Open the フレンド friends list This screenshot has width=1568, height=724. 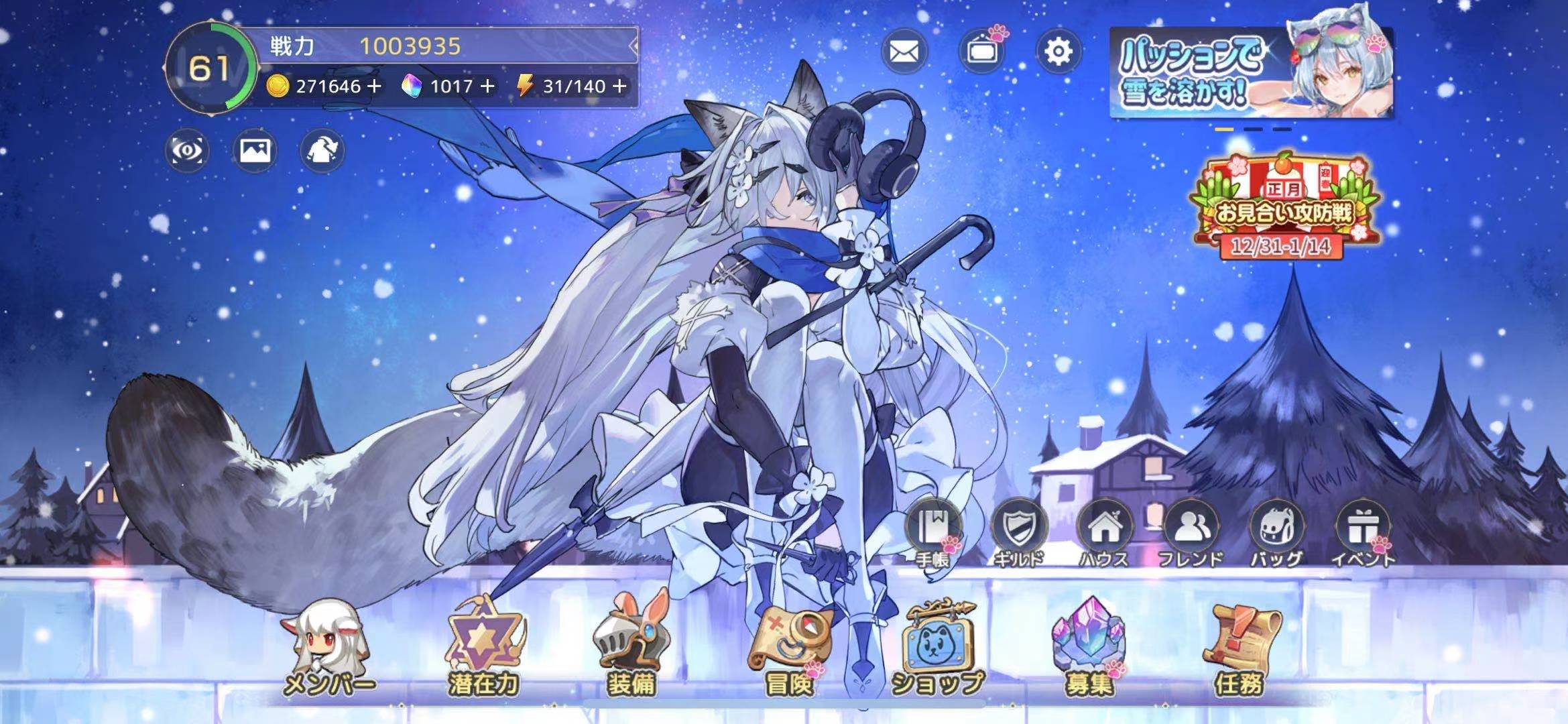pos(1191,532)
